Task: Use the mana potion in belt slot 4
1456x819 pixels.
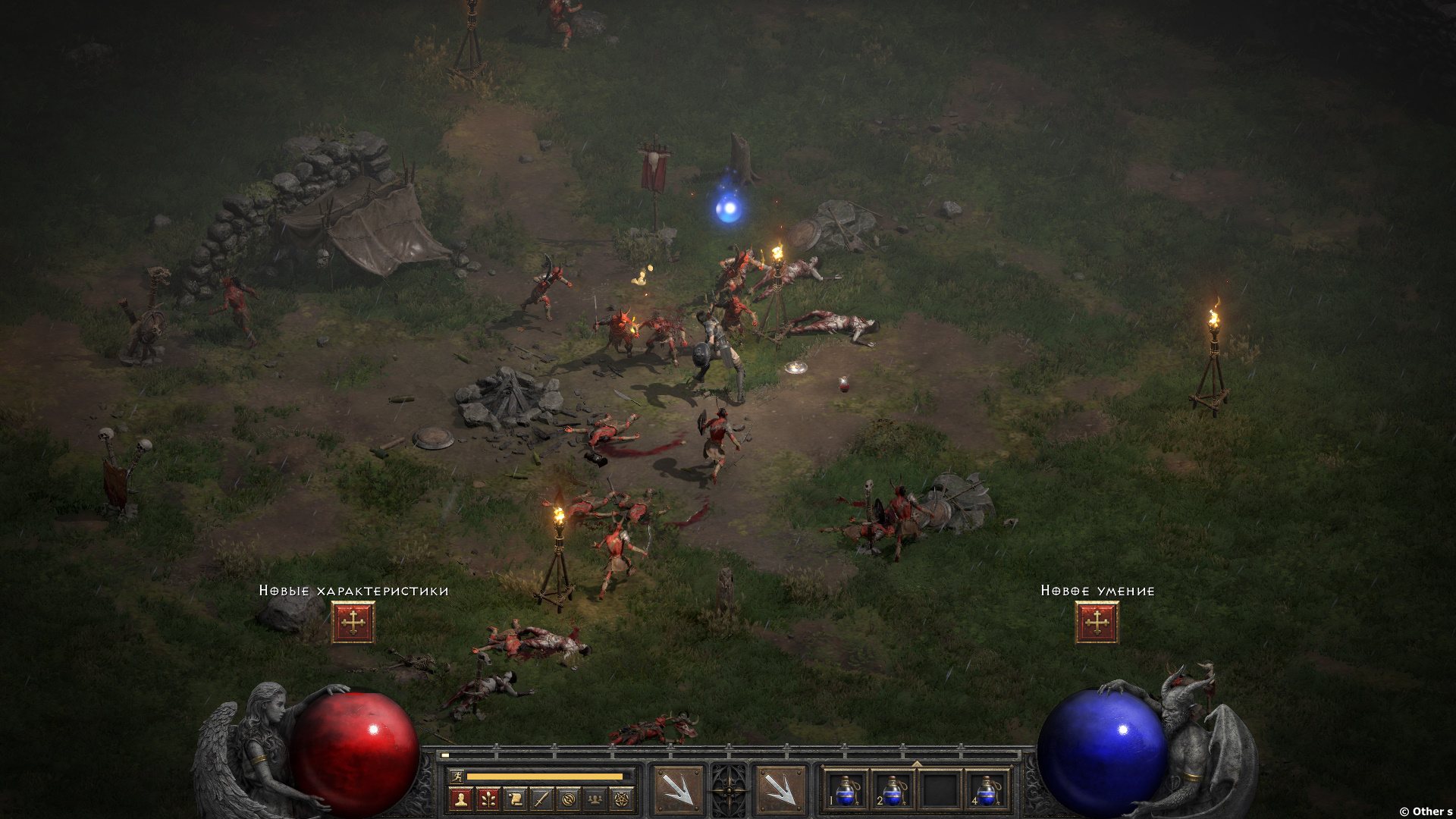Action: (986, 790)
